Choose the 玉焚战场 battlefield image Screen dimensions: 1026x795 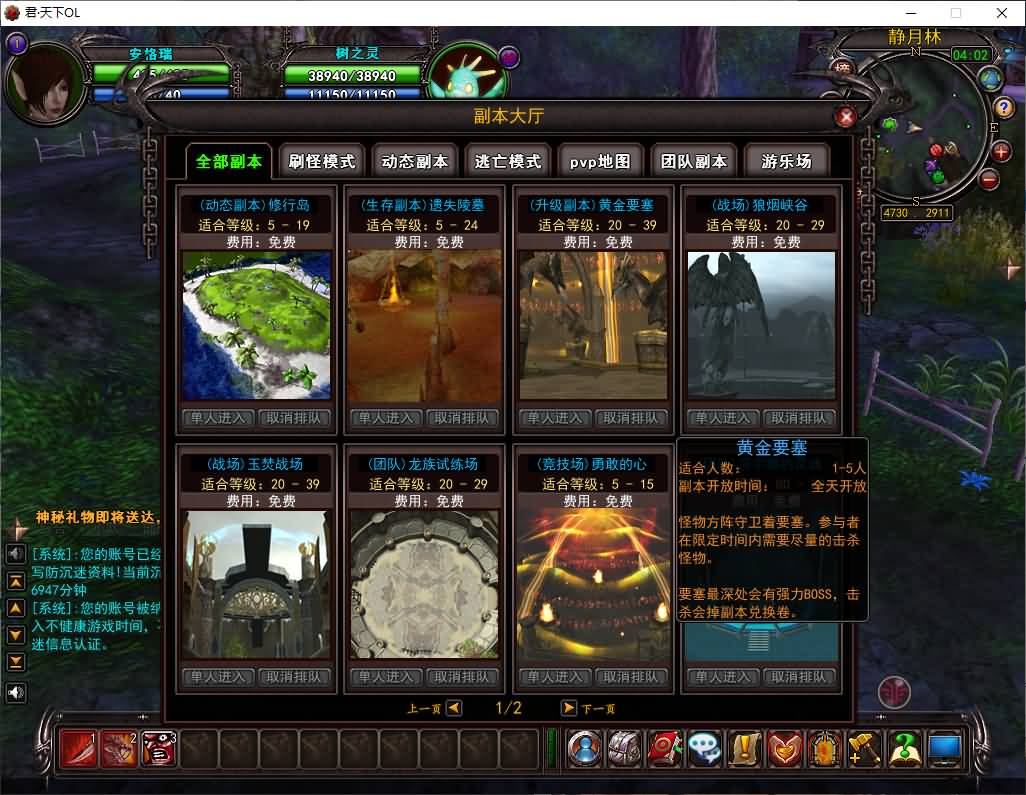click(255, 584)
